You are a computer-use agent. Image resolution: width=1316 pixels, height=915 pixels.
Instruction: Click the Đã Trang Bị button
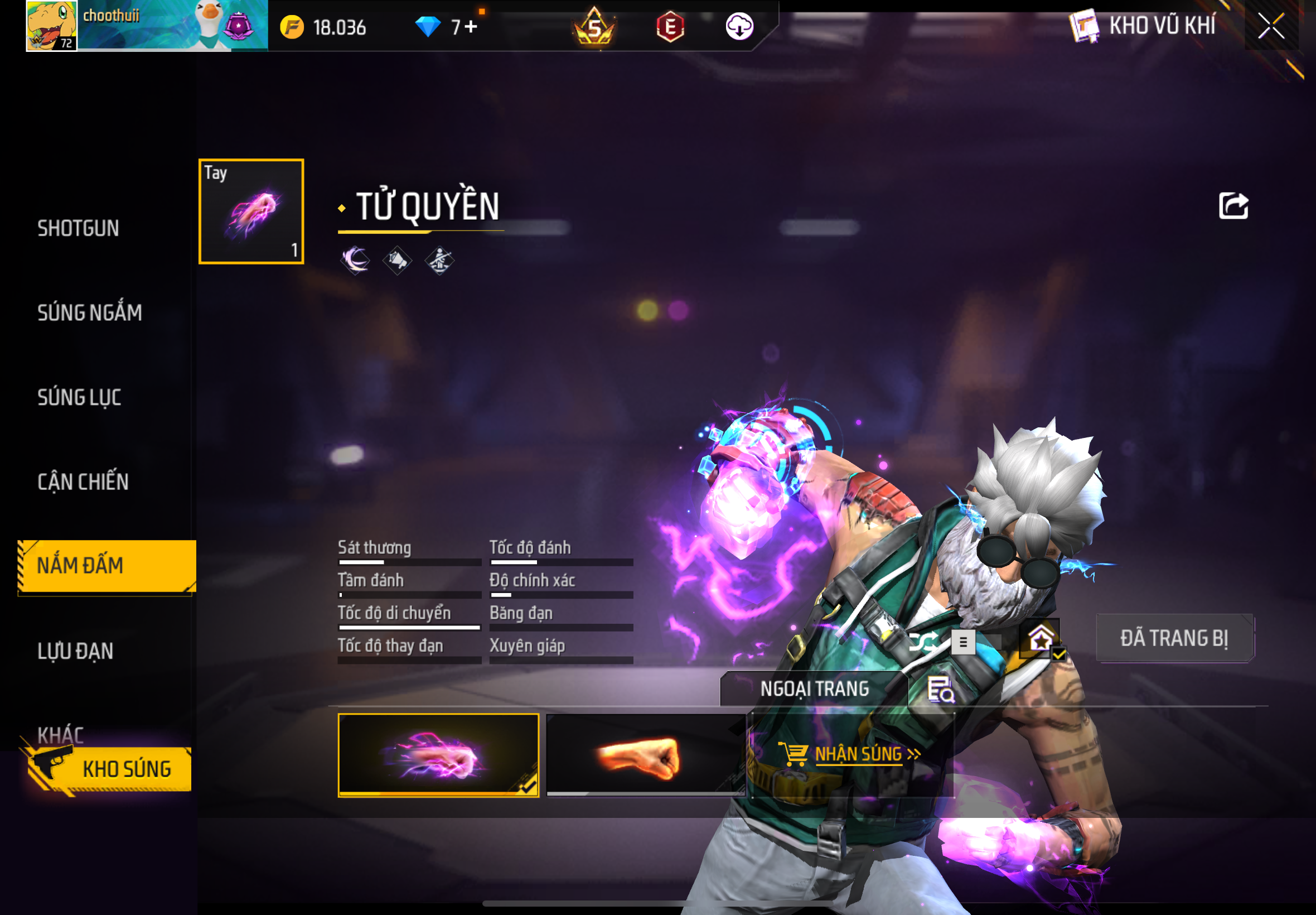(1174, 638)
